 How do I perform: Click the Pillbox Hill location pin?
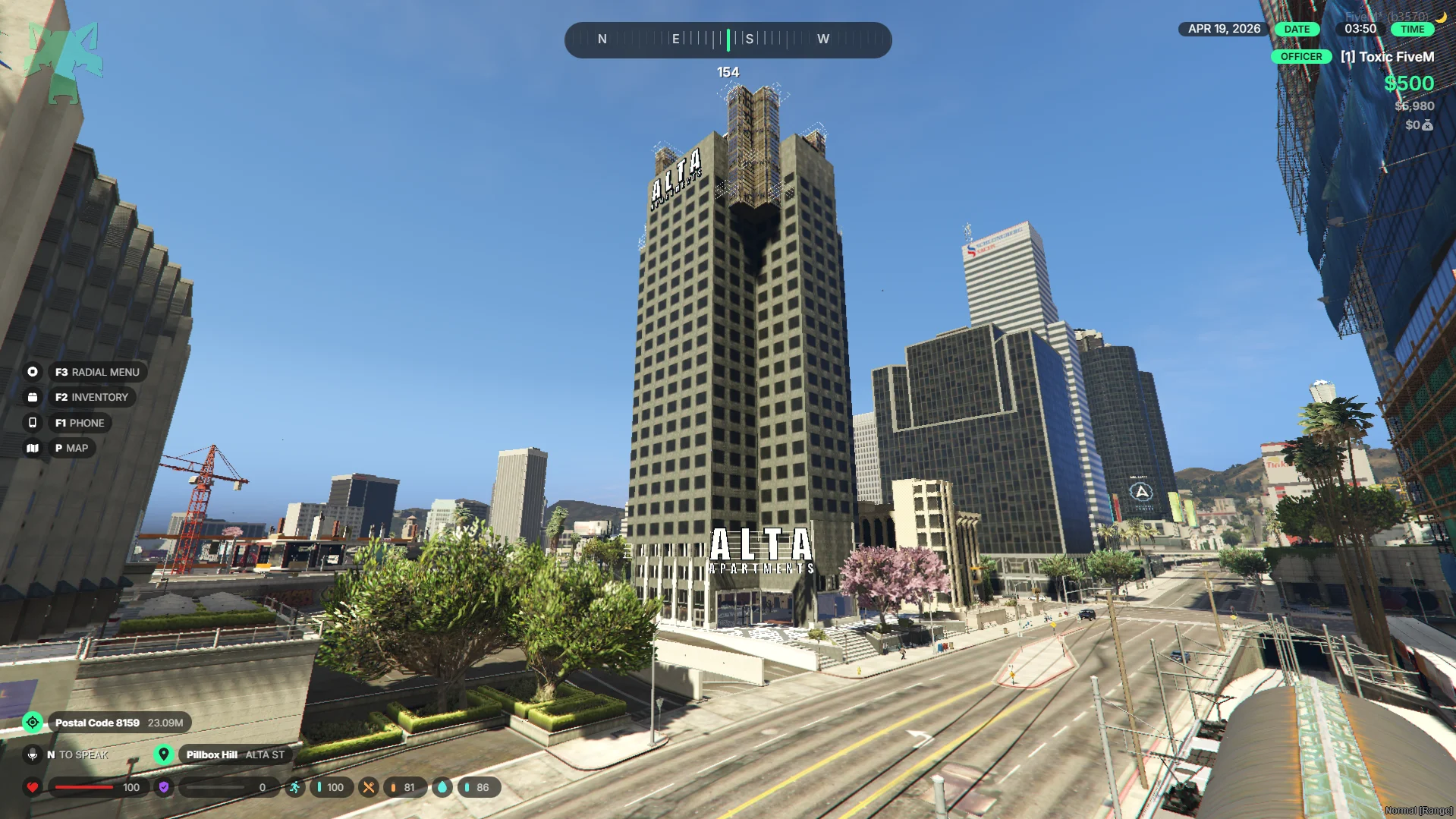pyautogui.click(x=163, y=754)
